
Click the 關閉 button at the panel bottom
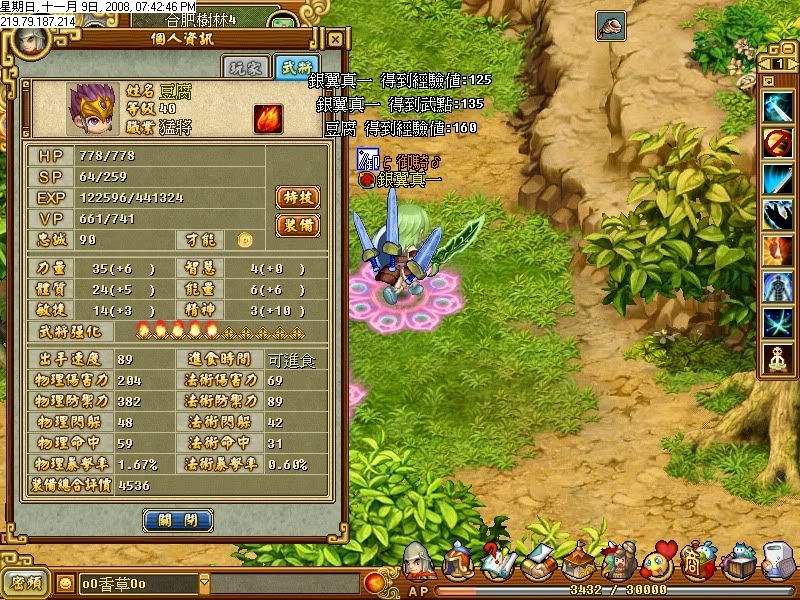178,520
